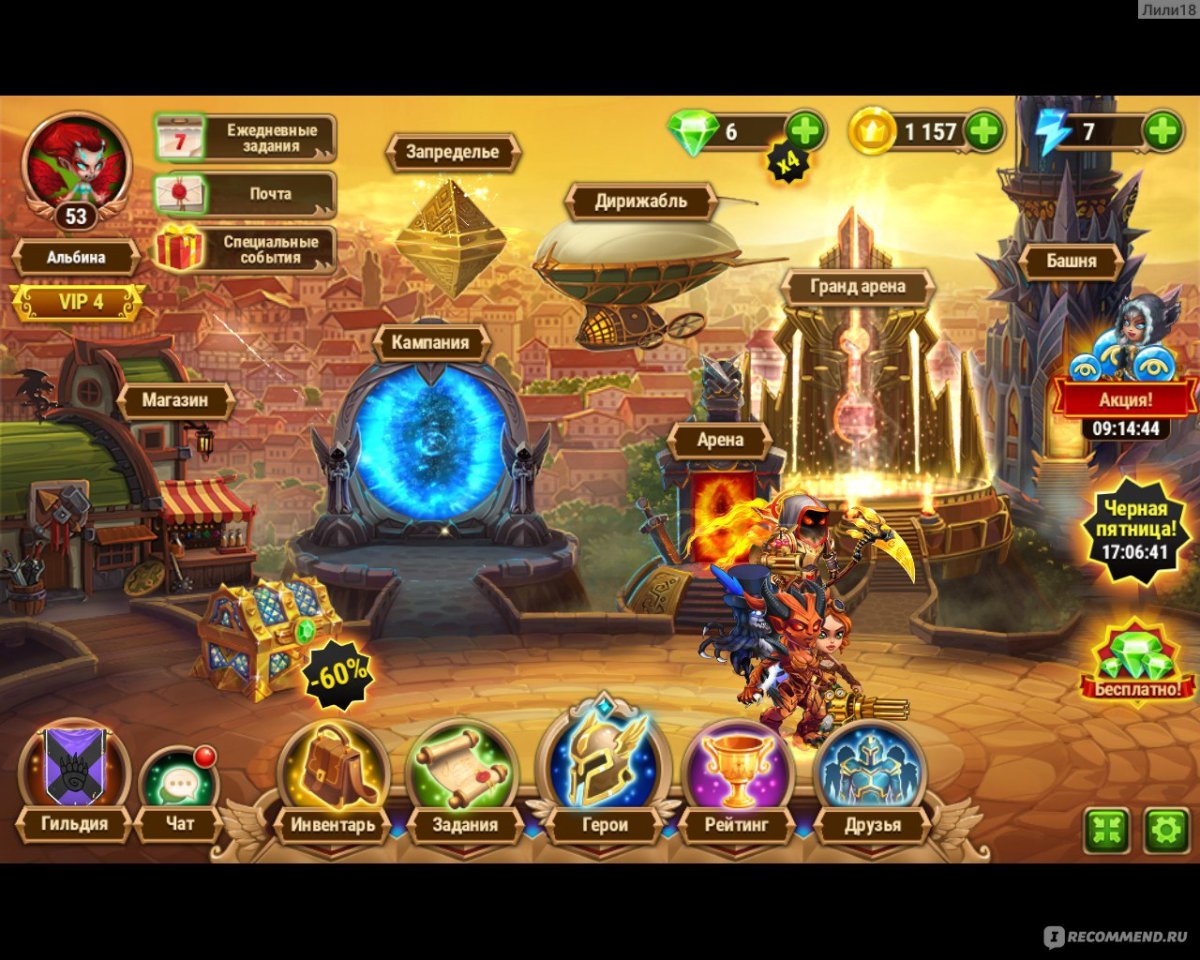Click the player avatar portrait
1200x960 pixels.
(x=76, y=162)
